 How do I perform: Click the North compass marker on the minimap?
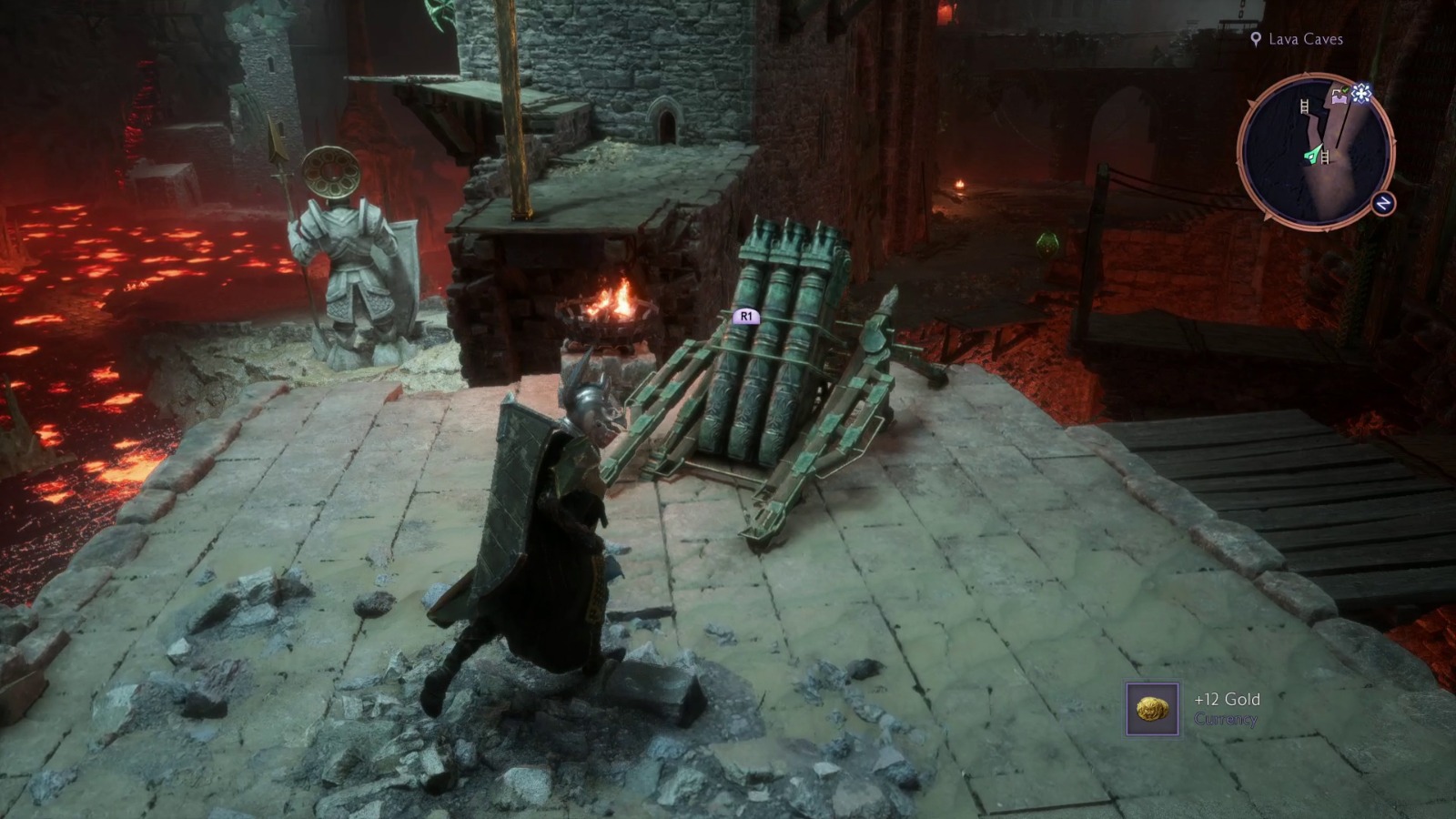pyautogui.click(x=1383, y=201)
